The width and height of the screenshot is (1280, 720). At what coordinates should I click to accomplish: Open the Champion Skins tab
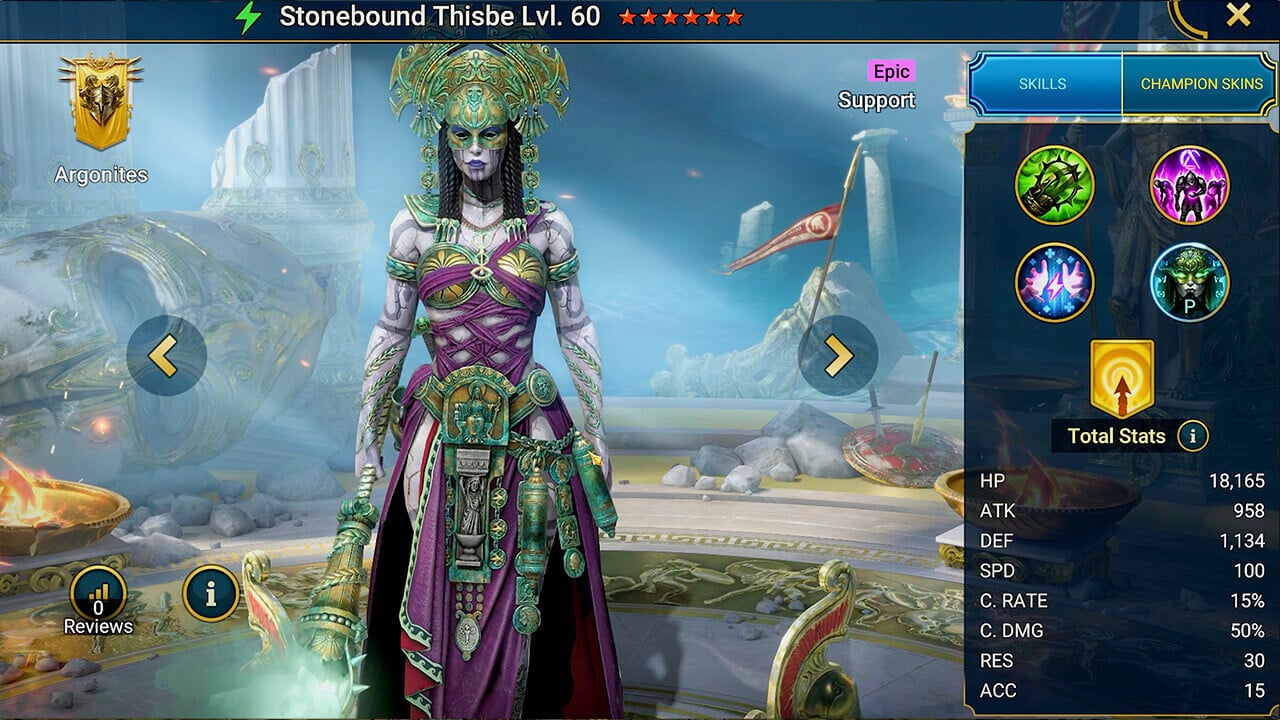point(1200,84)
